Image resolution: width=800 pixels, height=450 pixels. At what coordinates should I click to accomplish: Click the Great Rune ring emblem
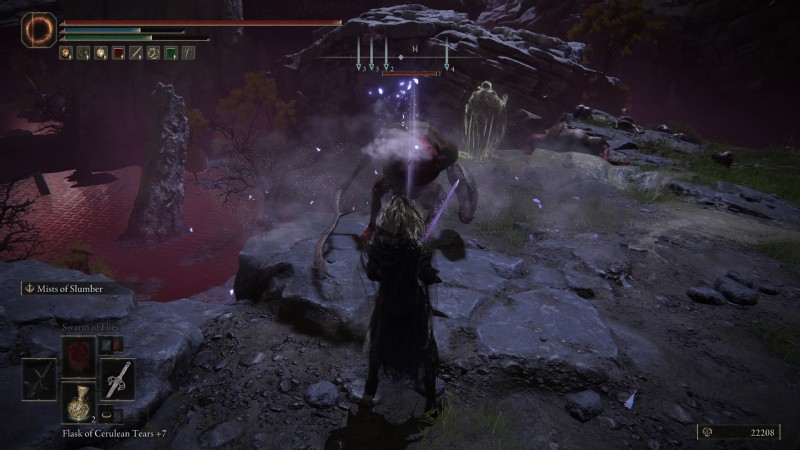coord(40,28)
